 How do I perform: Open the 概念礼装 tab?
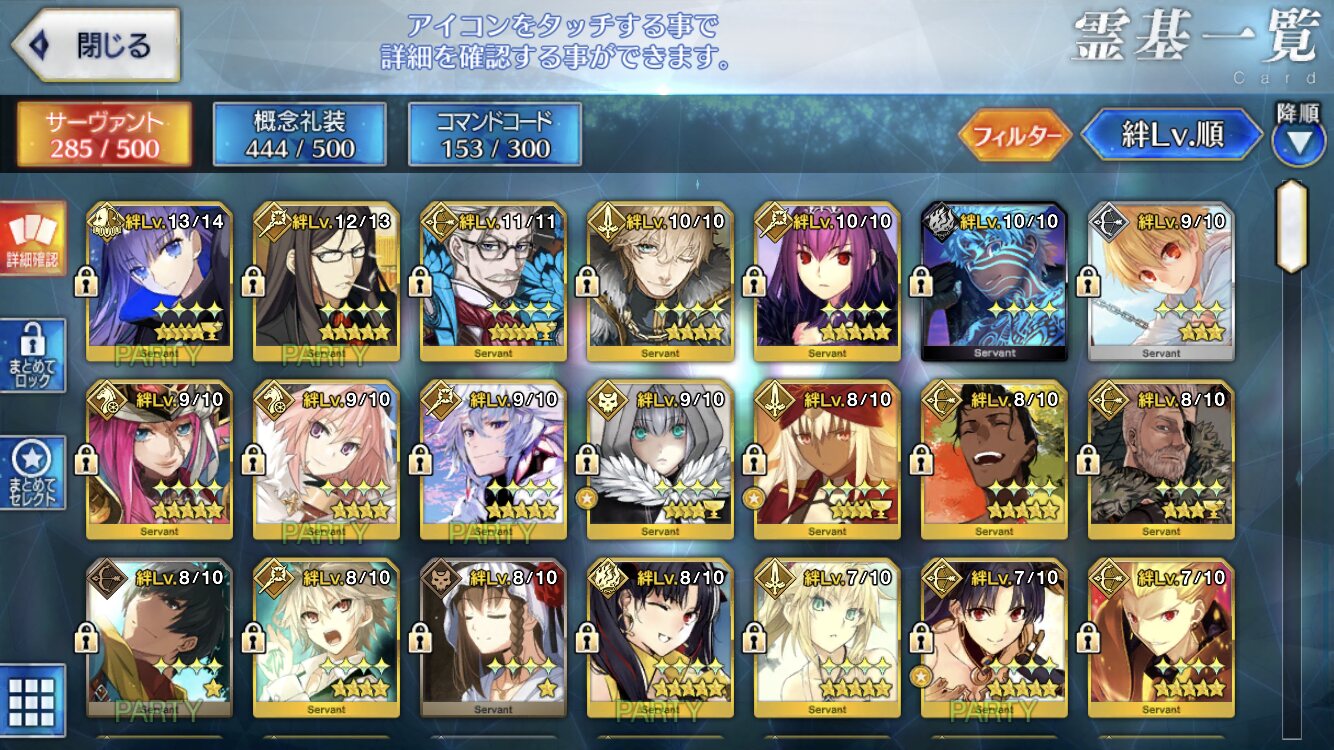(299, 135)
